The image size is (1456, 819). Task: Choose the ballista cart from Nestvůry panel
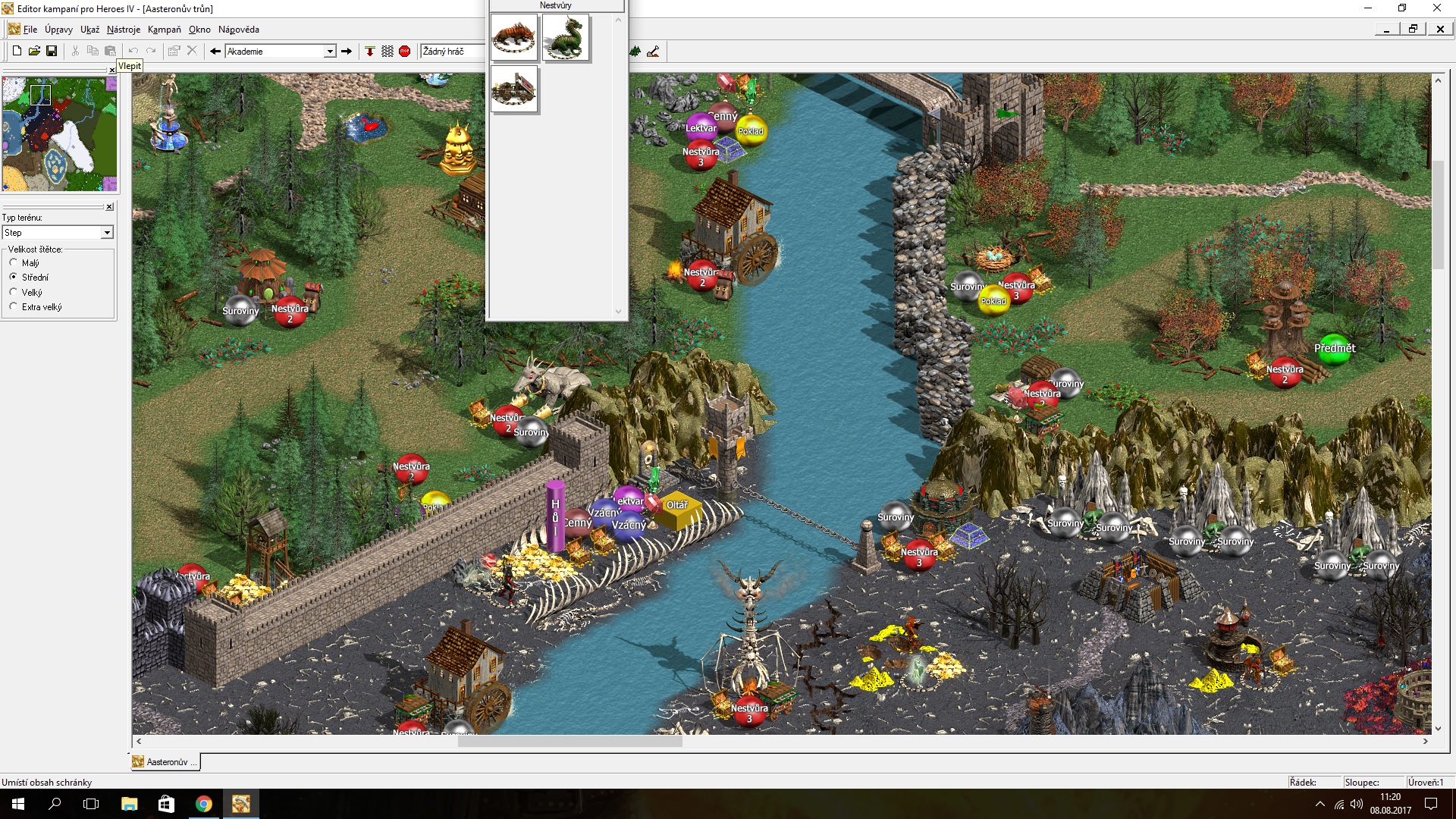[x=514, y=89]
